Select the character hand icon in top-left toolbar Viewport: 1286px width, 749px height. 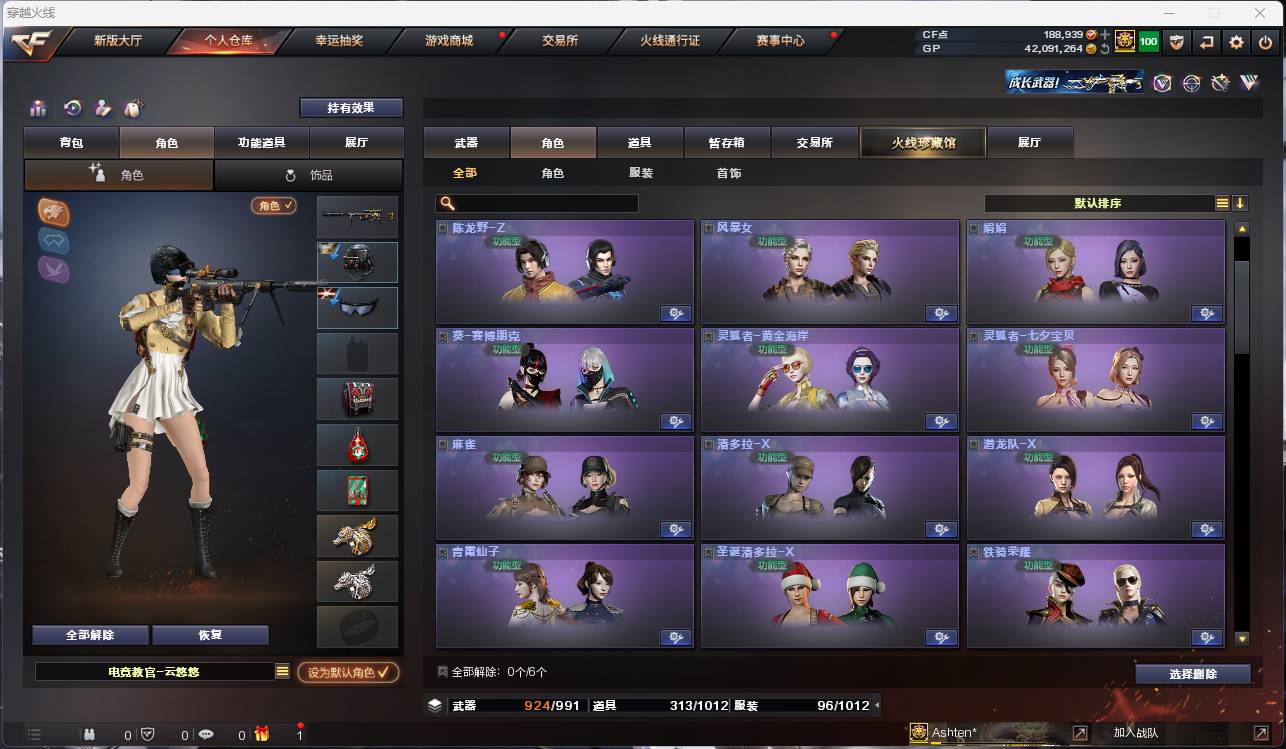coord(102,107)
